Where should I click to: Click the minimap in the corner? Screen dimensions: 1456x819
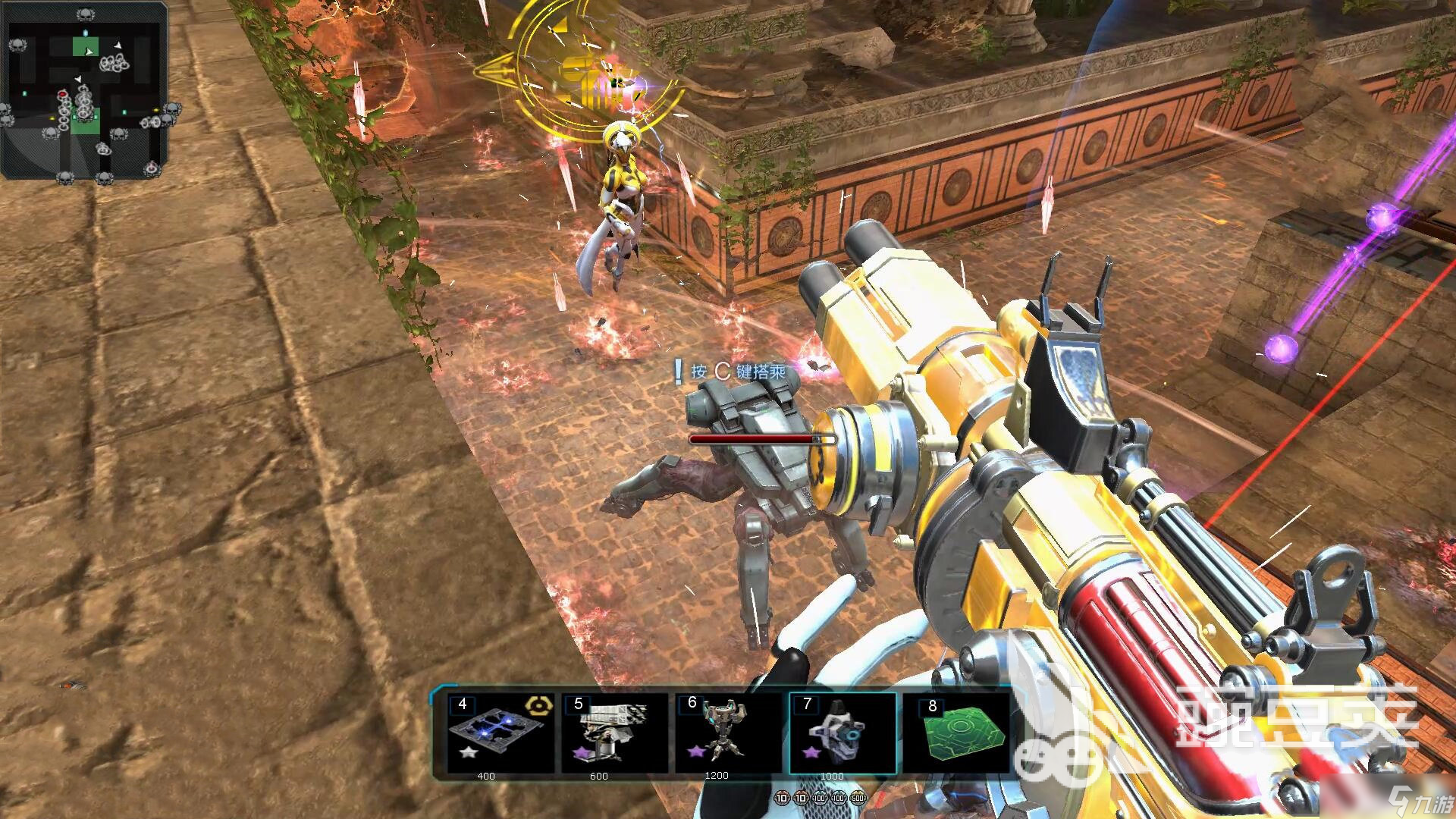tap(84, 89)
